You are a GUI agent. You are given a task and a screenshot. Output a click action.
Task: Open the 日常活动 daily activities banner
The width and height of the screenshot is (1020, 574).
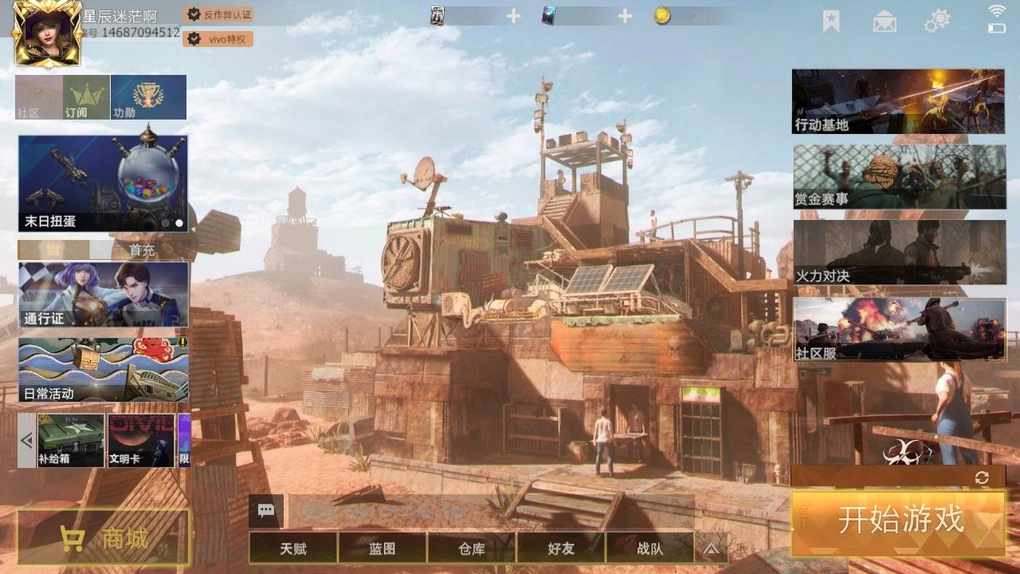[102, 370]
